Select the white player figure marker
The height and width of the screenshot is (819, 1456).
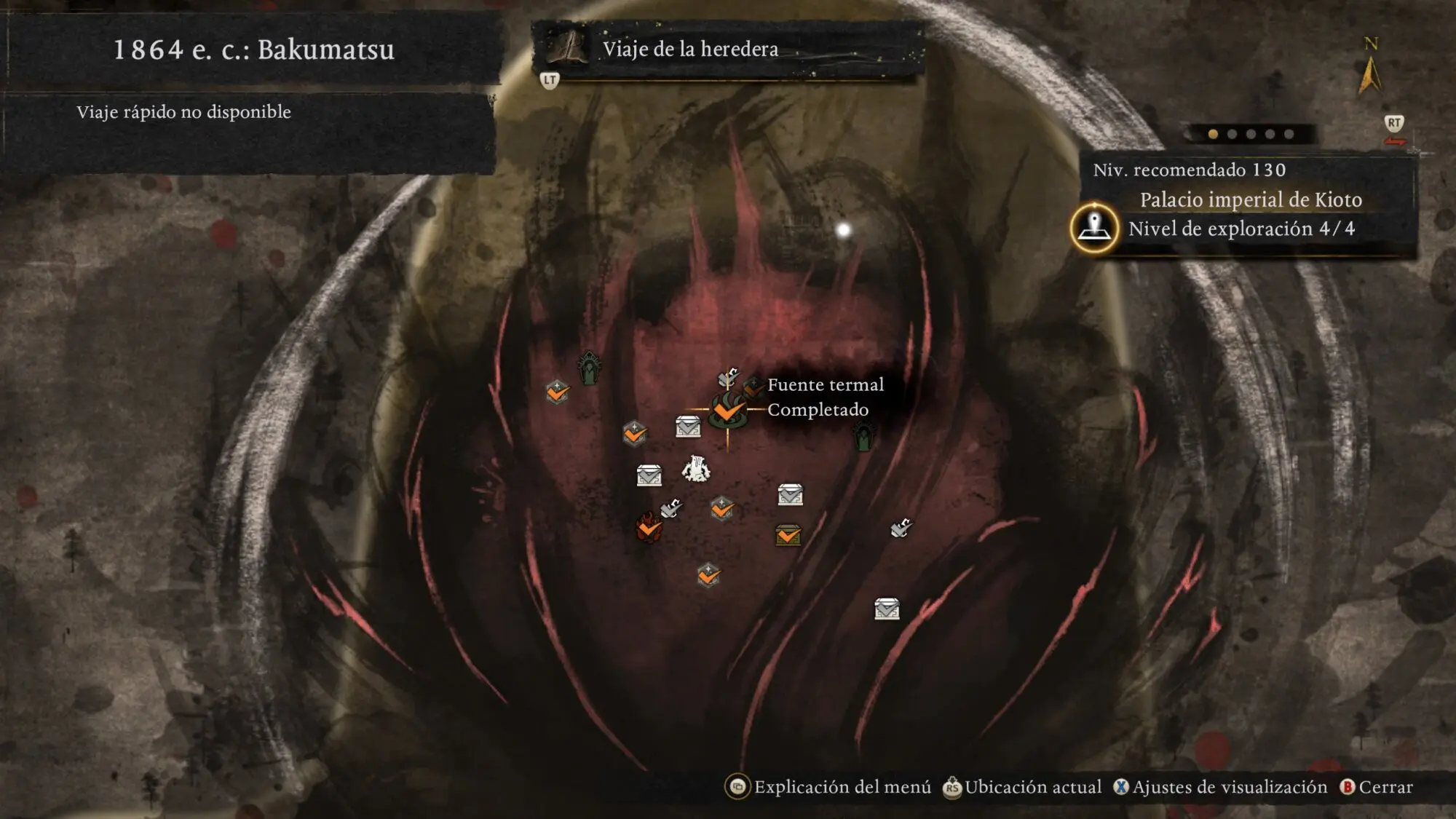pyautogui.click(x=696, y=469)
